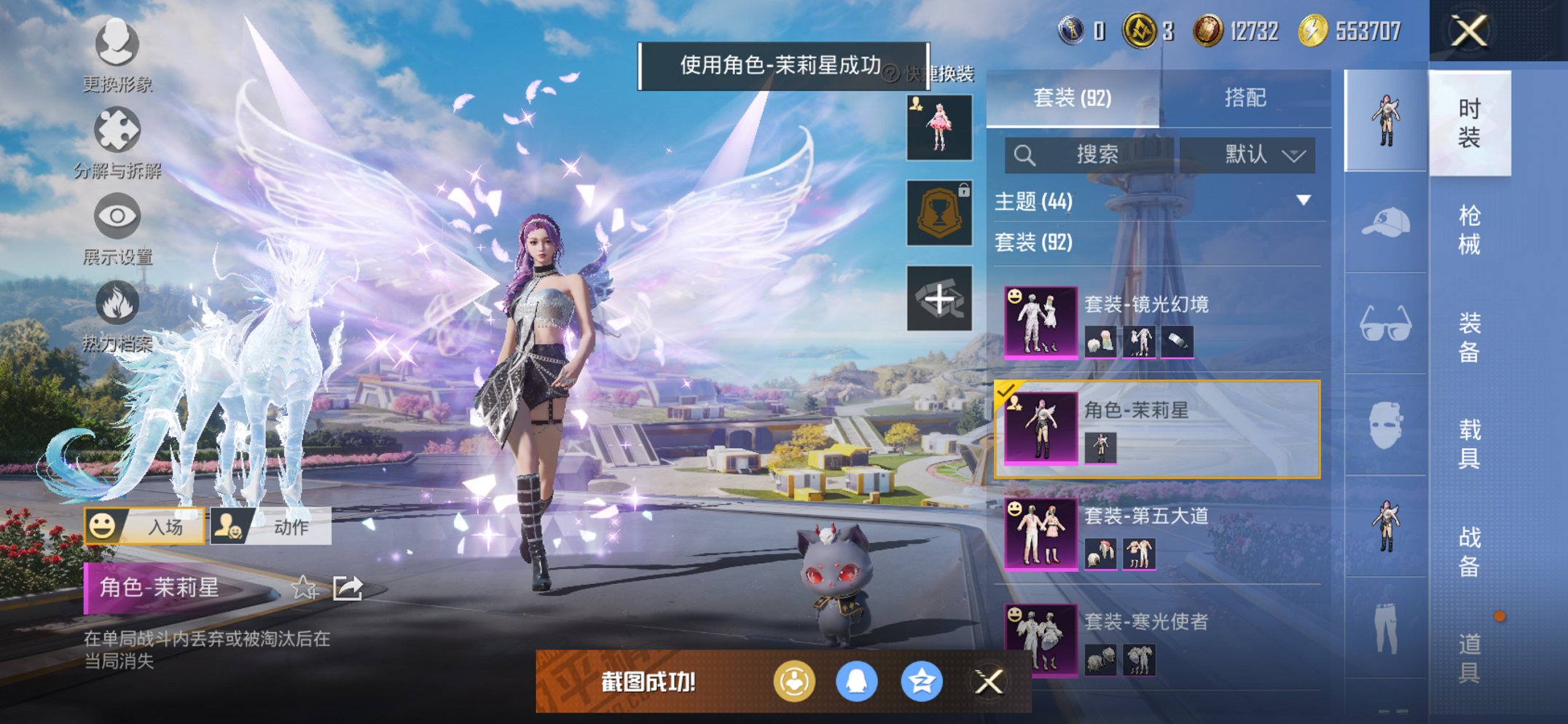
Task: Select the 入场 entrance mode
Action: click(146, 525)
